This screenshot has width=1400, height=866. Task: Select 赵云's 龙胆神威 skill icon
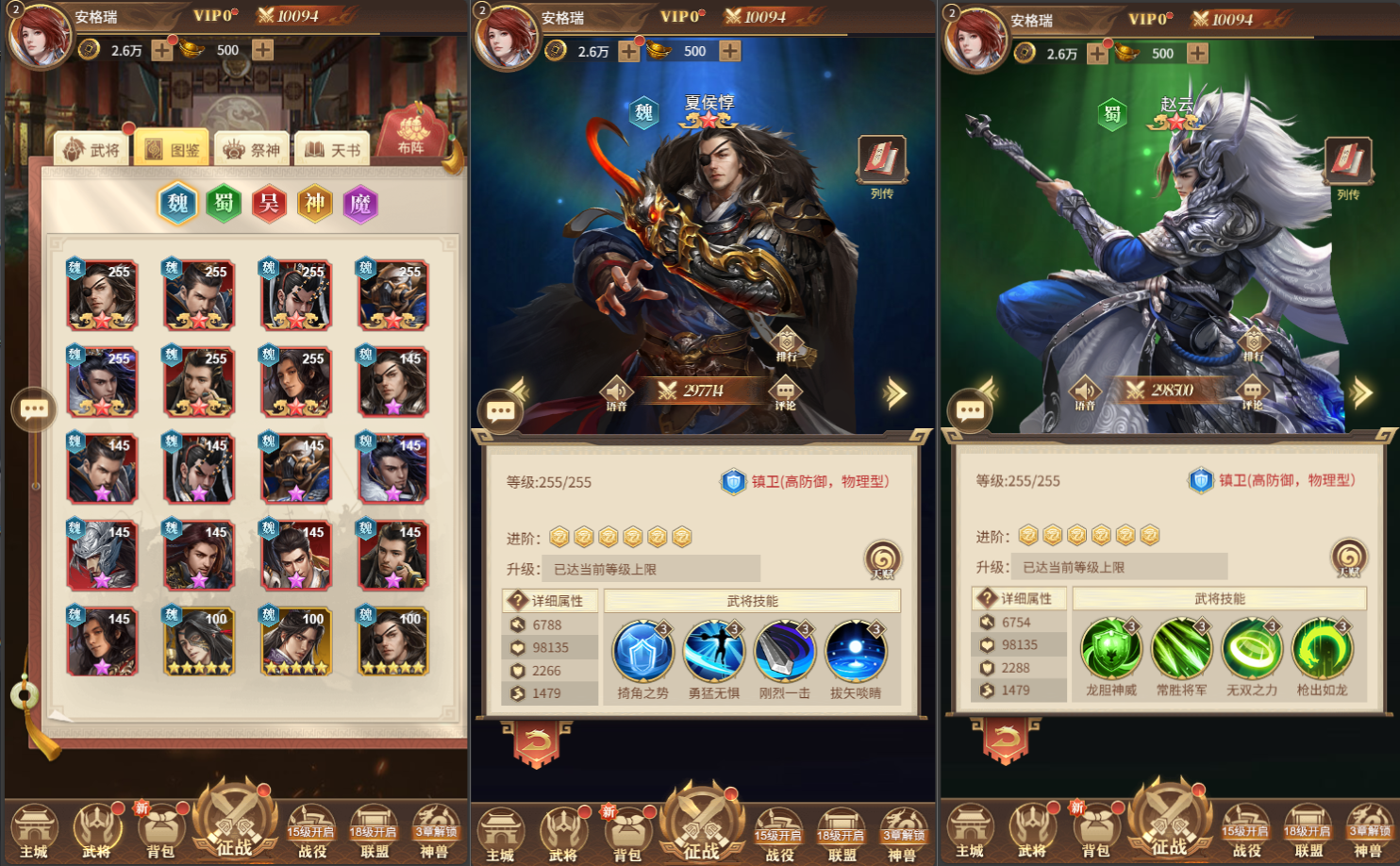click(x=1112, y=648)
